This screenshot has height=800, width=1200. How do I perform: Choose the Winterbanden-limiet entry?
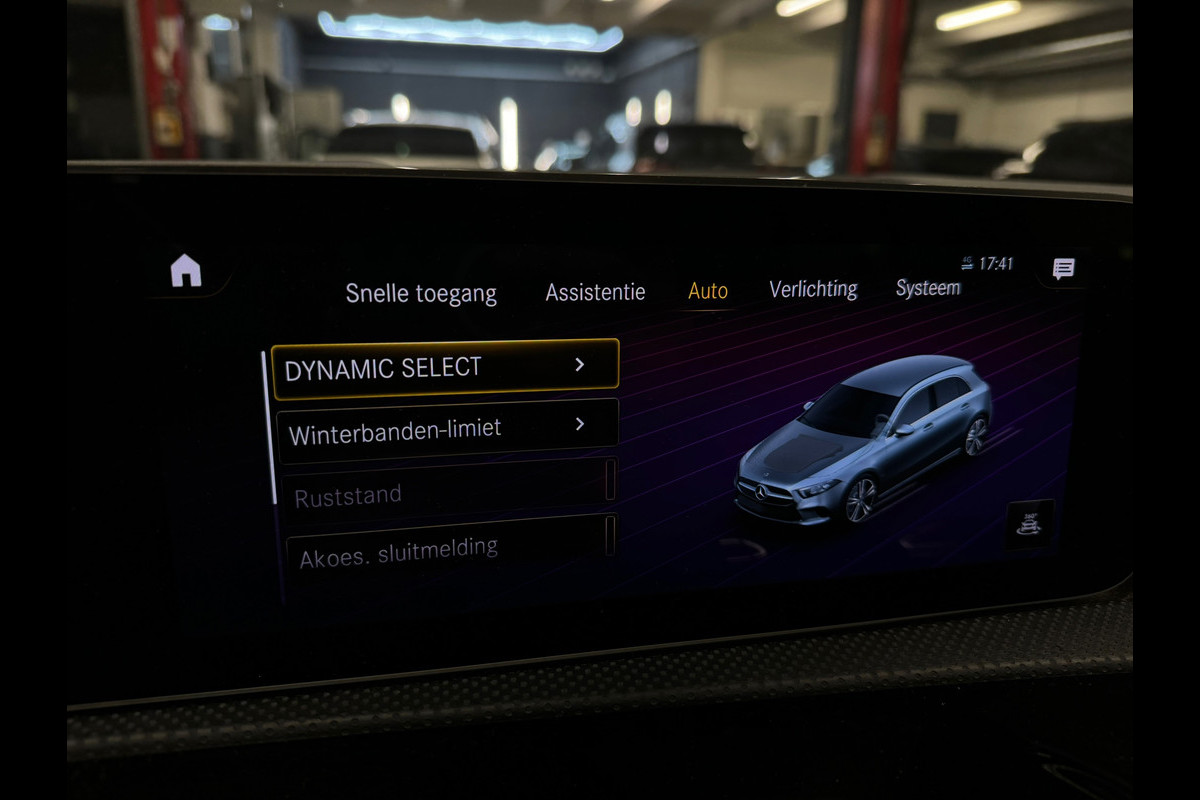tap(447, 431)
